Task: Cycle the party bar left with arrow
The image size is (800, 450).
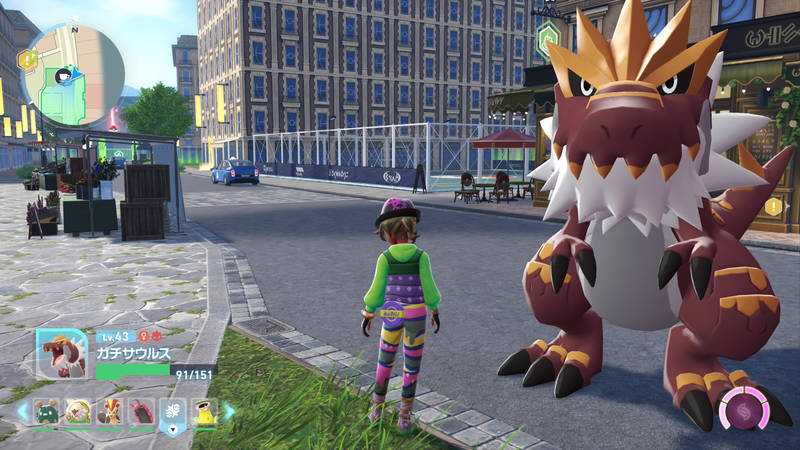Action: tap(21, 411)
